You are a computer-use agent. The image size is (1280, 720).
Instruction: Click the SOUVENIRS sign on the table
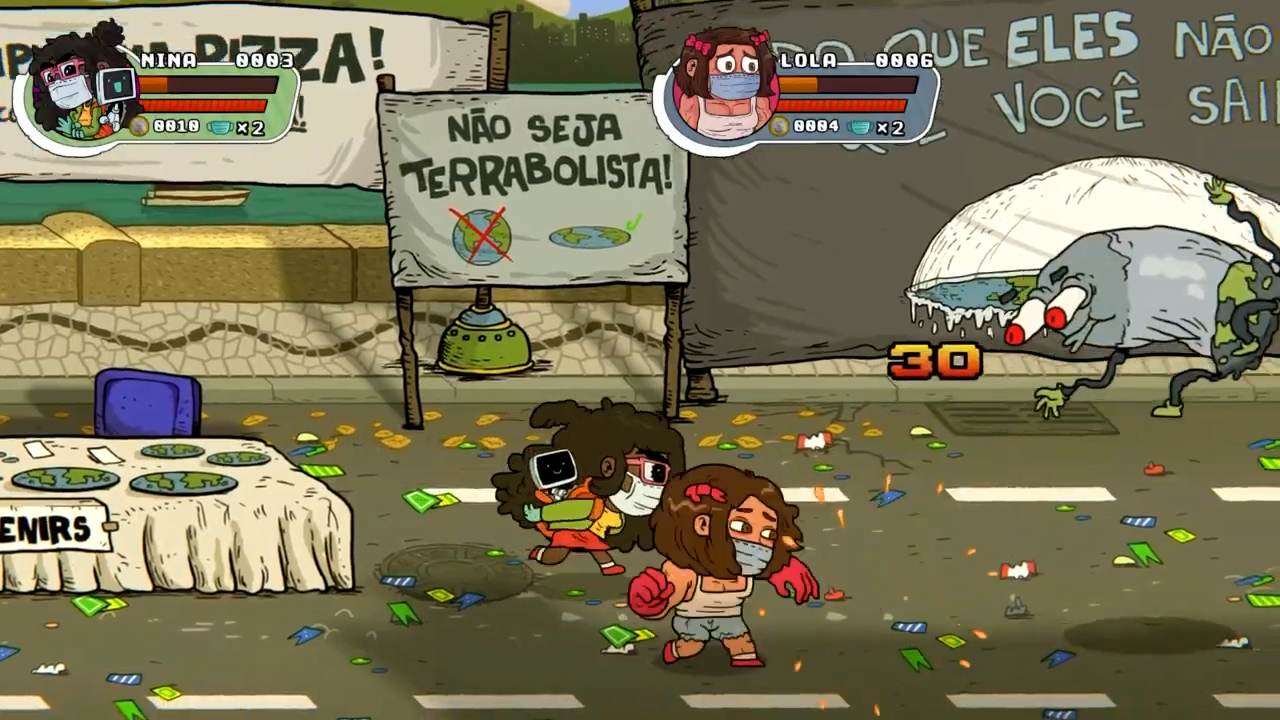click(48, 526)
